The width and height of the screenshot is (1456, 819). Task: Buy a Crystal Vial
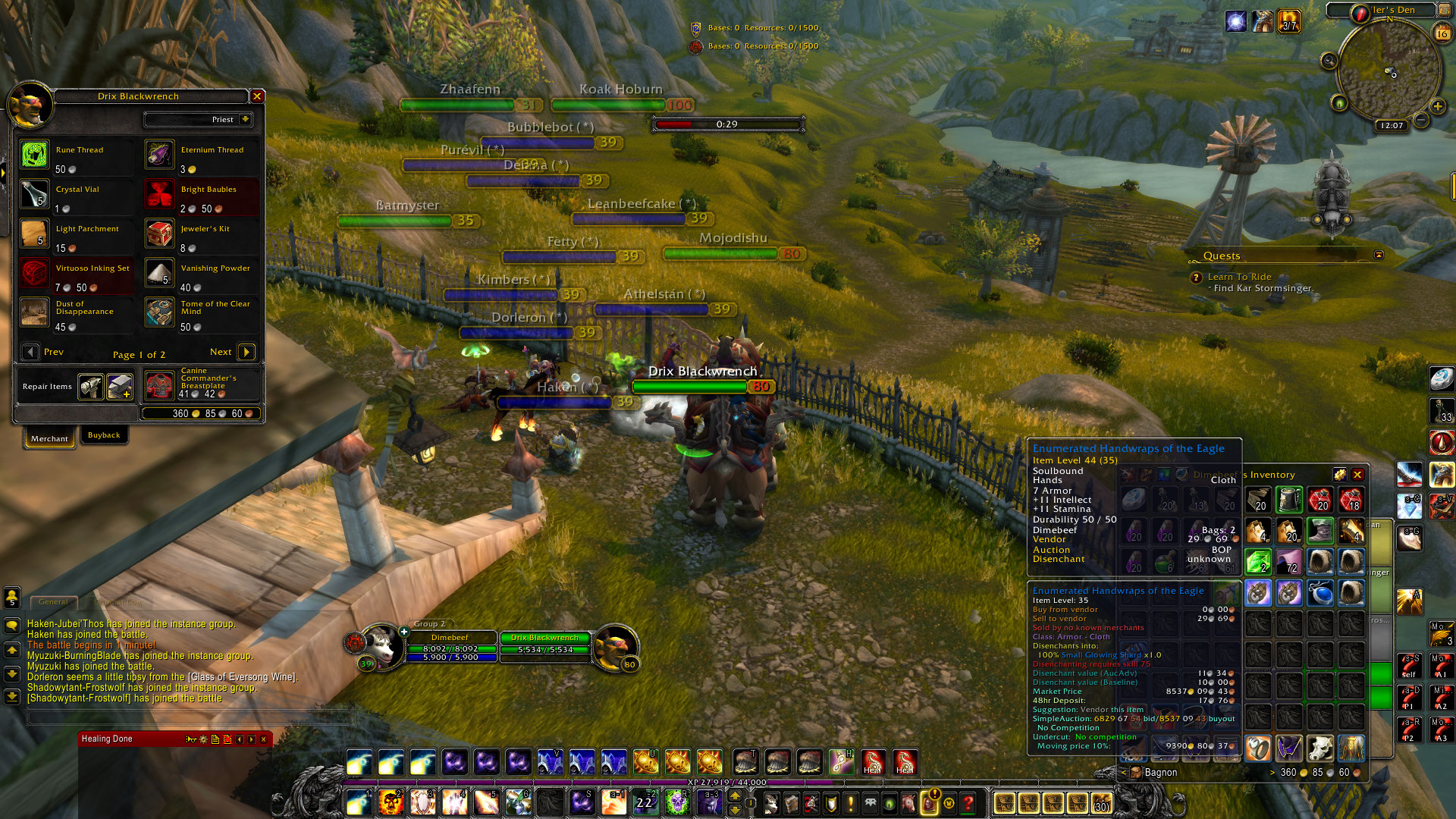[35, 194]
